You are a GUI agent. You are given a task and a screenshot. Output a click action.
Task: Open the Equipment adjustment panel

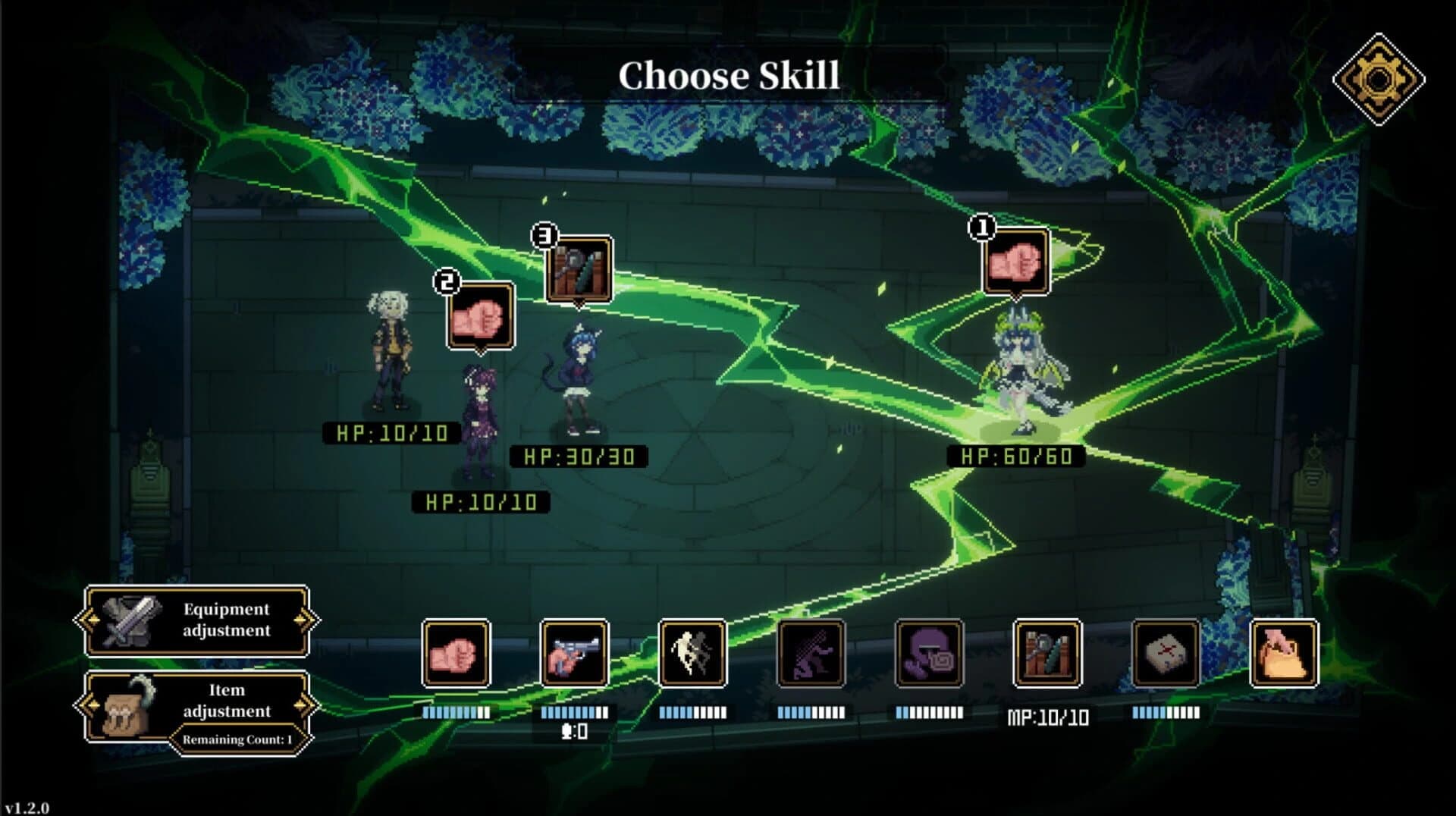coord(197,620)
